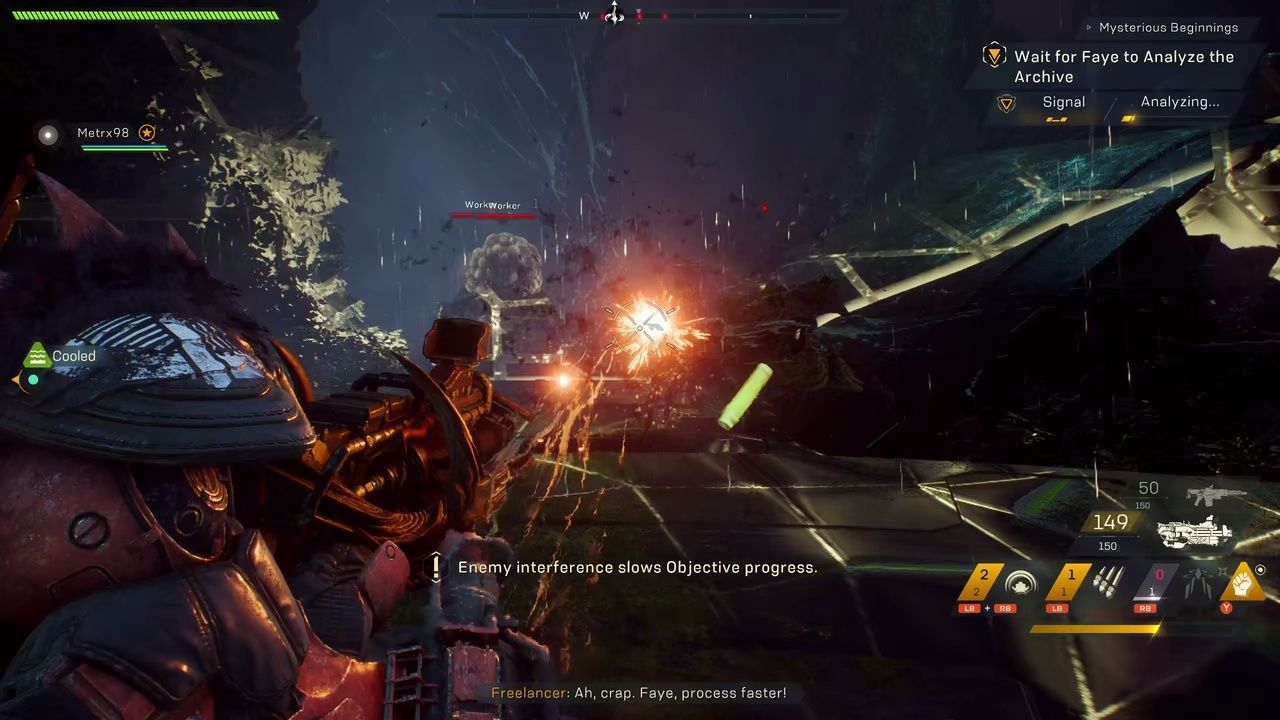Activate the shield pulse support ability
Viewport: 1280px width, 720px height.
pyautogui.click(x=1021, y=583)
